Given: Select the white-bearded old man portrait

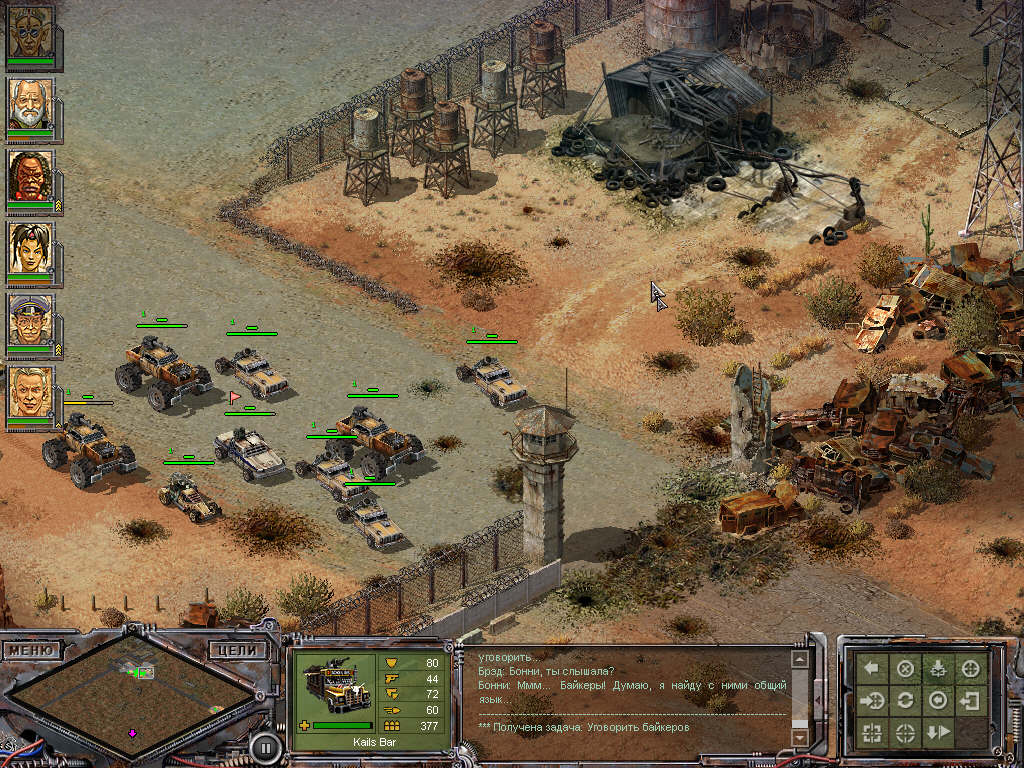Looking at the screenshot, I should coord(30,104).
